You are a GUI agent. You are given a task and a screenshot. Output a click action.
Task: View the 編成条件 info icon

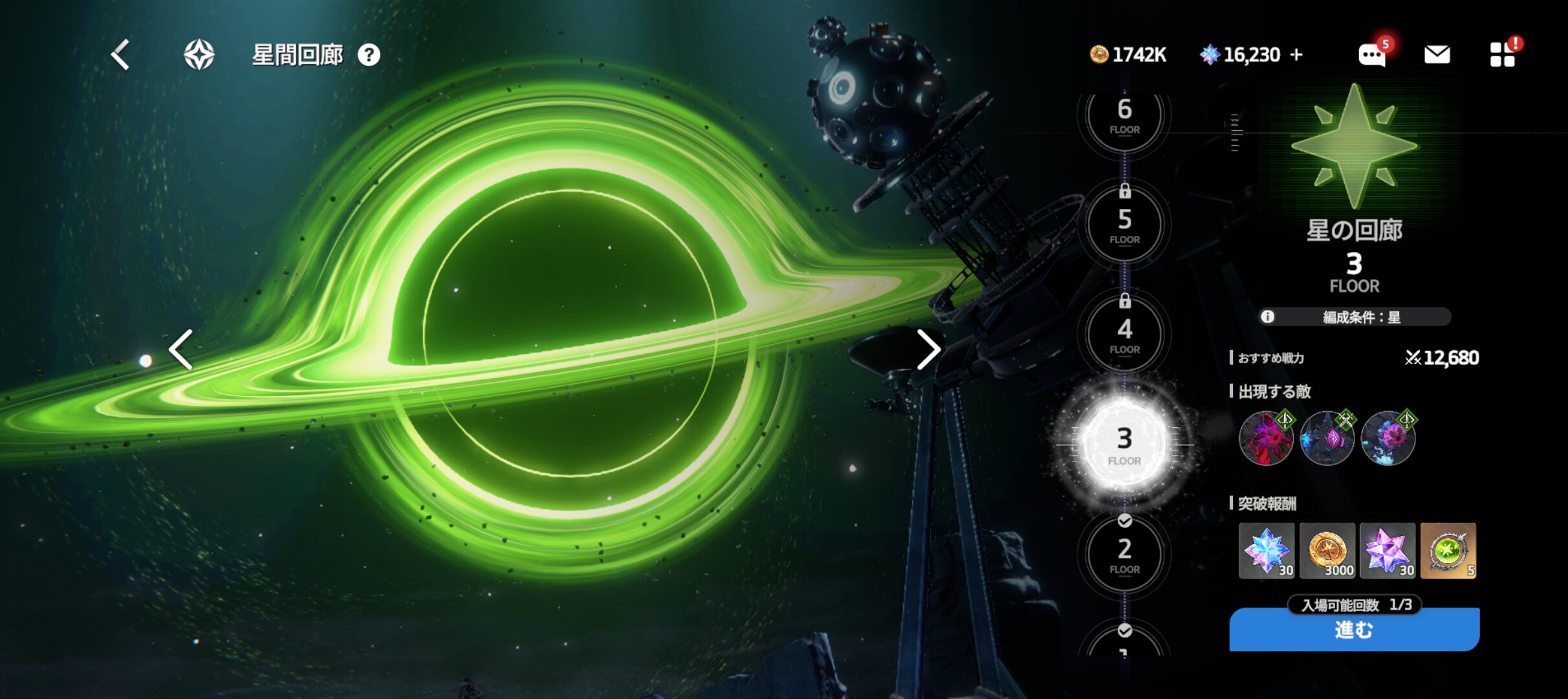[x=1267, y=316]
